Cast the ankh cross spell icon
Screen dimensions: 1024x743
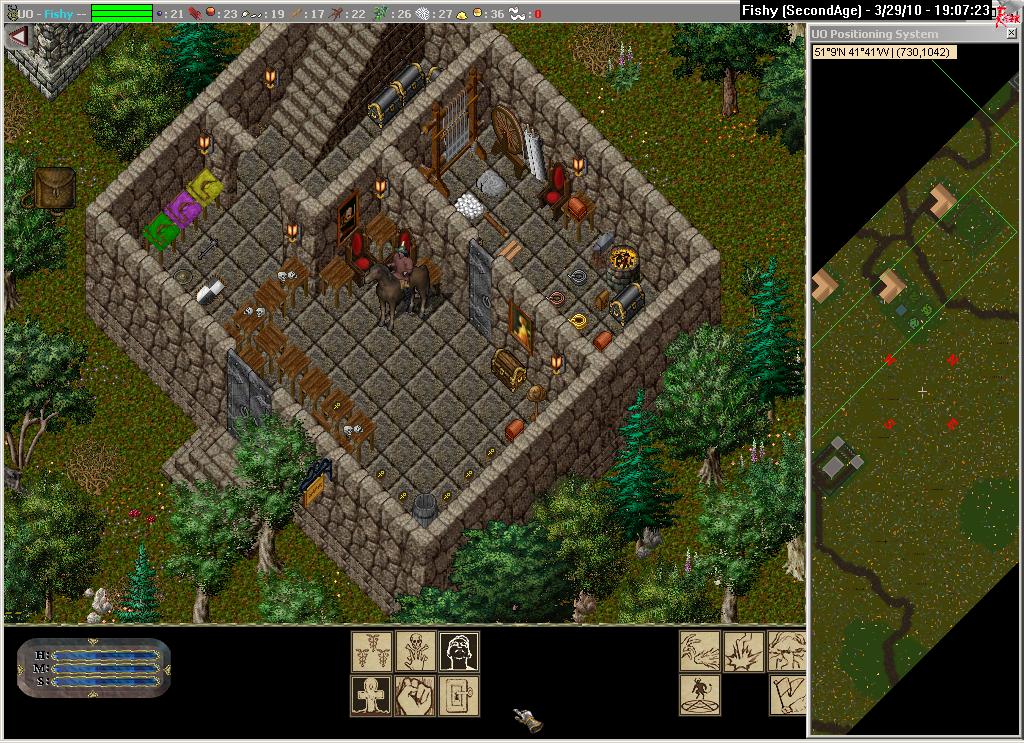pos(371,695)
